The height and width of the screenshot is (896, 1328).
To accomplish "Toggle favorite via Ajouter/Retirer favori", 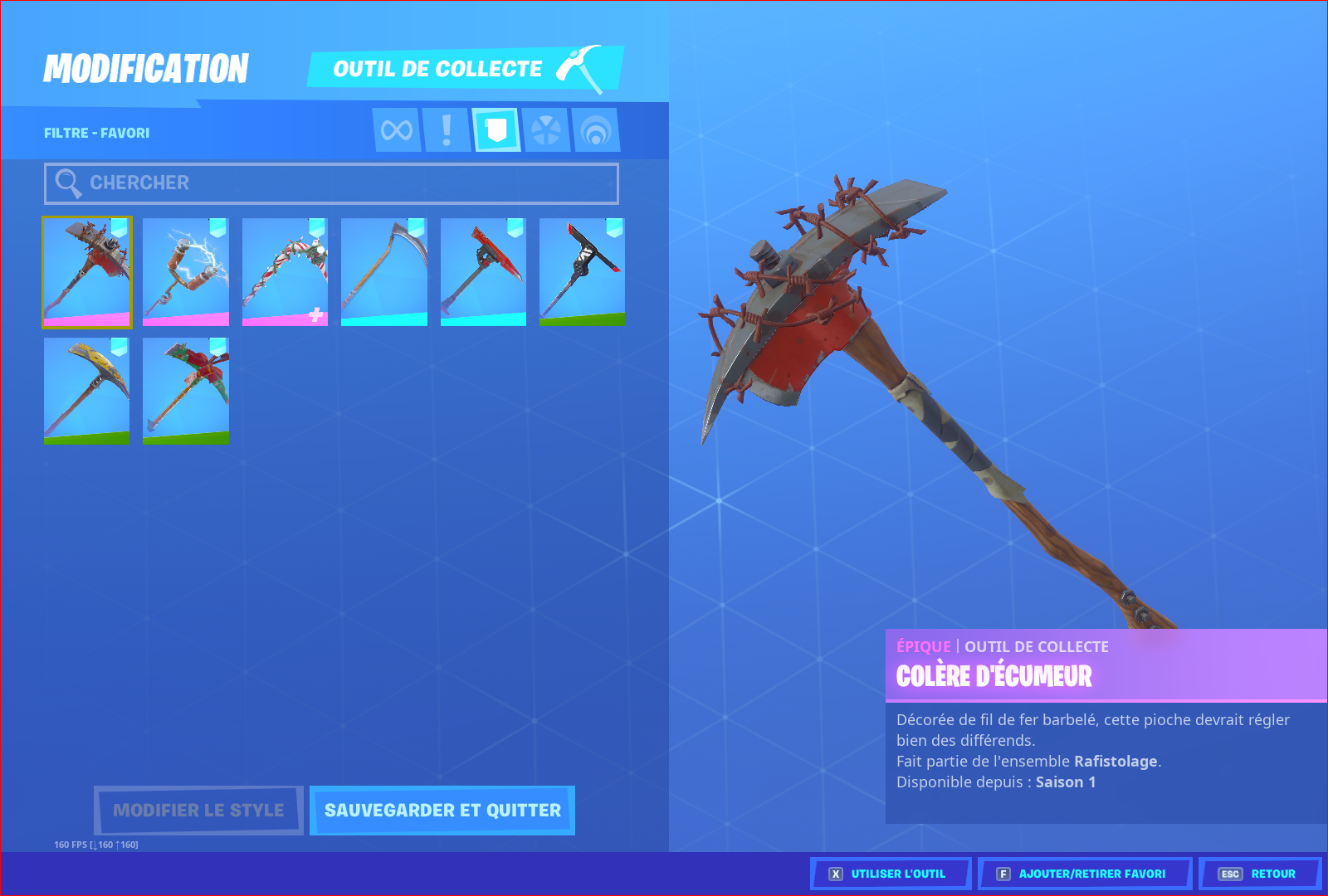I will coord(1084,874).
